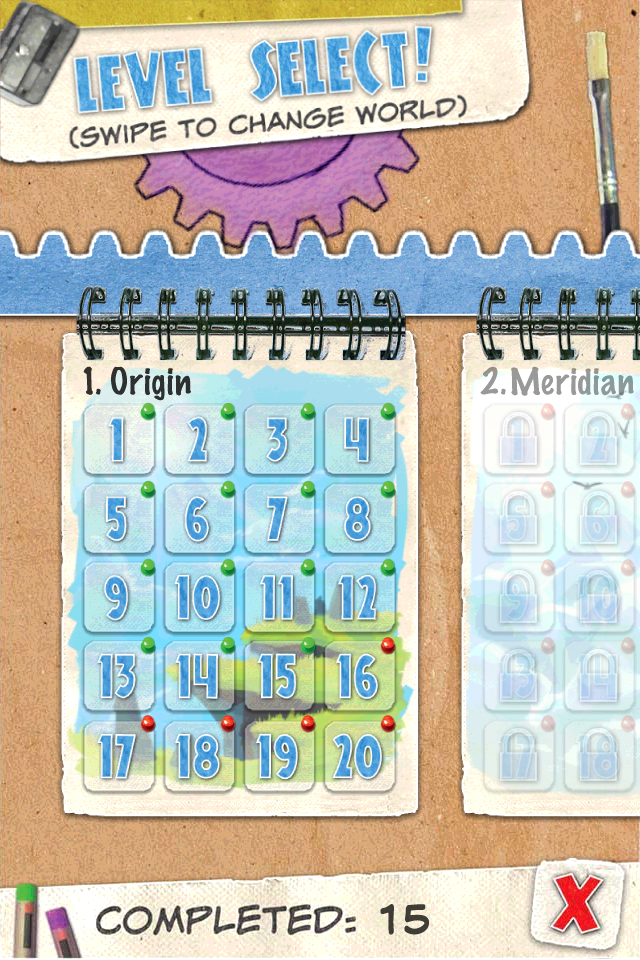Select level 9
The width and height of the screenshot is (640, 960).
[118, 598]
